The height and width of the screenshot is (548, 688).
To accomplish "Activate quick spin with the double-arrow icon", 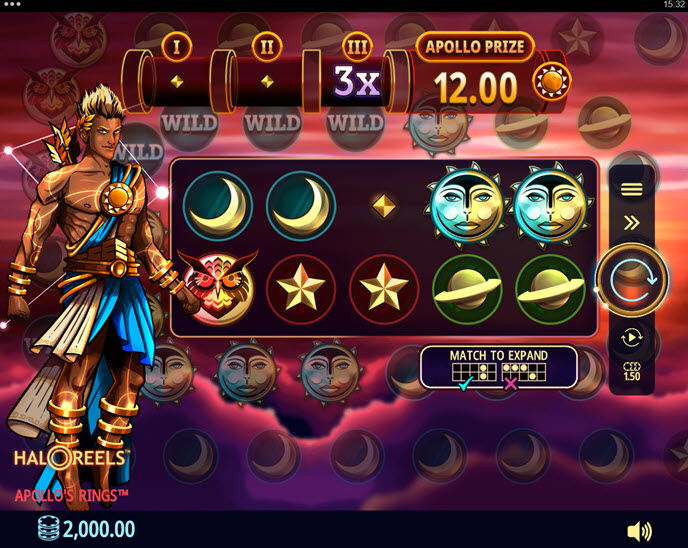I will [x=631, y=223].
